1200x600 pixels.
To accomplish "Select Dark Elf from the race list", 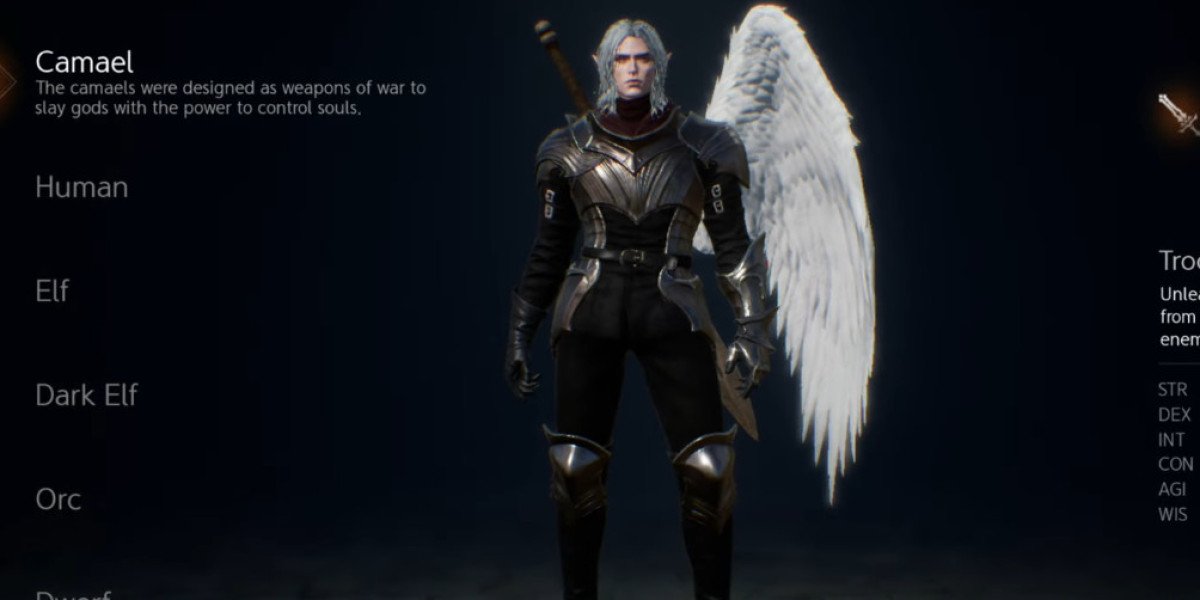I will coord(86,395).
